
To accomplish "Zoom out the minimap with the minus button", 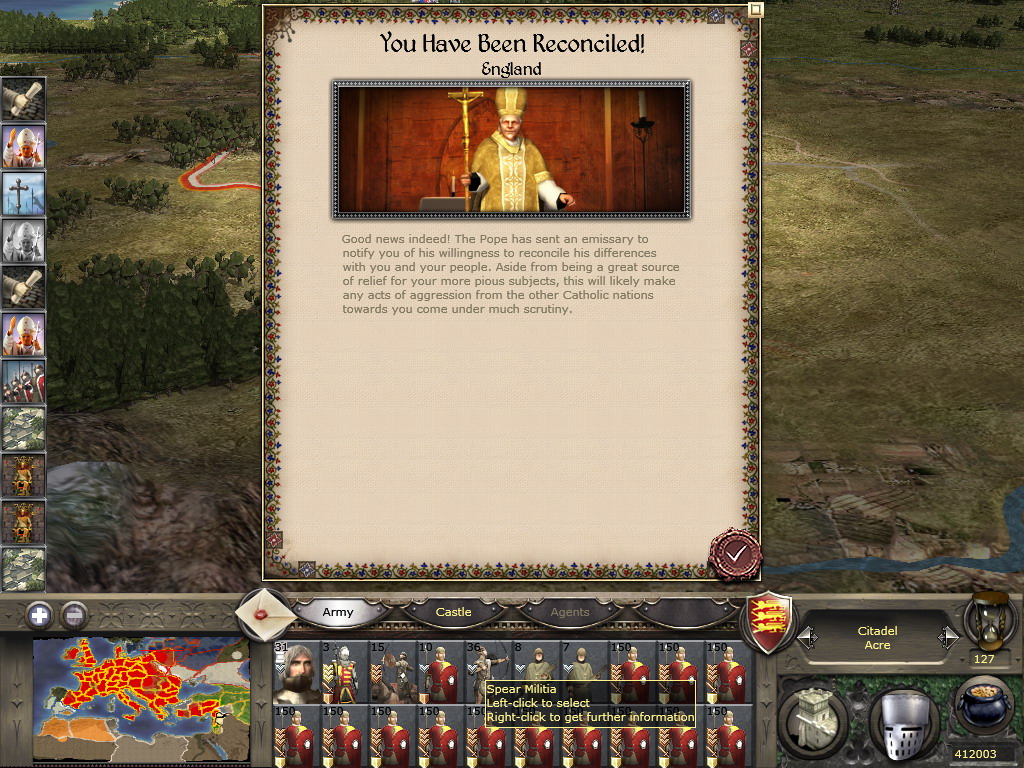I will point(74,615).
